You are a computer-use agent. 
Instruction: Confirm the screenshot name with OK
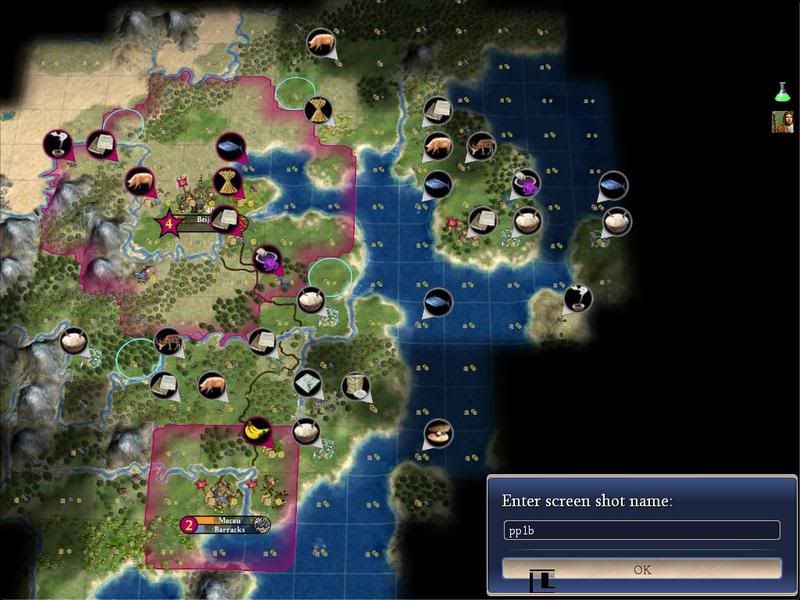642,569
